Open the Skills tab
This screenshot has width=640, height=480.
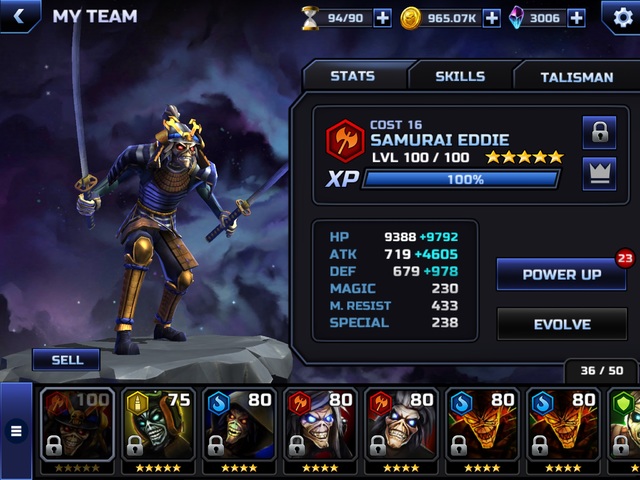click(460, 76)
